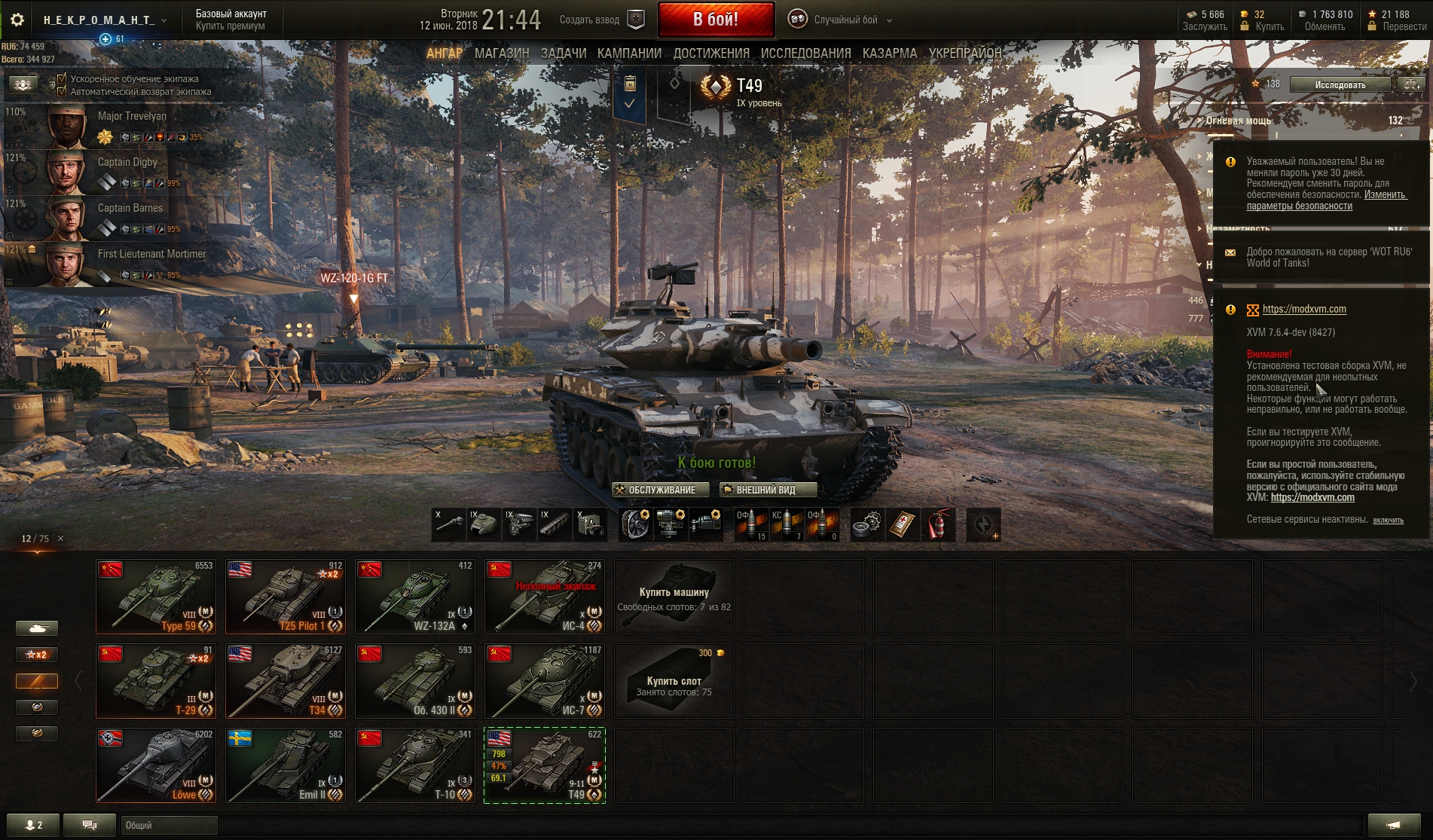Open the ИССЛЕДОВАНИЯ tab
This screenshot has height=840, width=1433.
click(x=805, y=53)
